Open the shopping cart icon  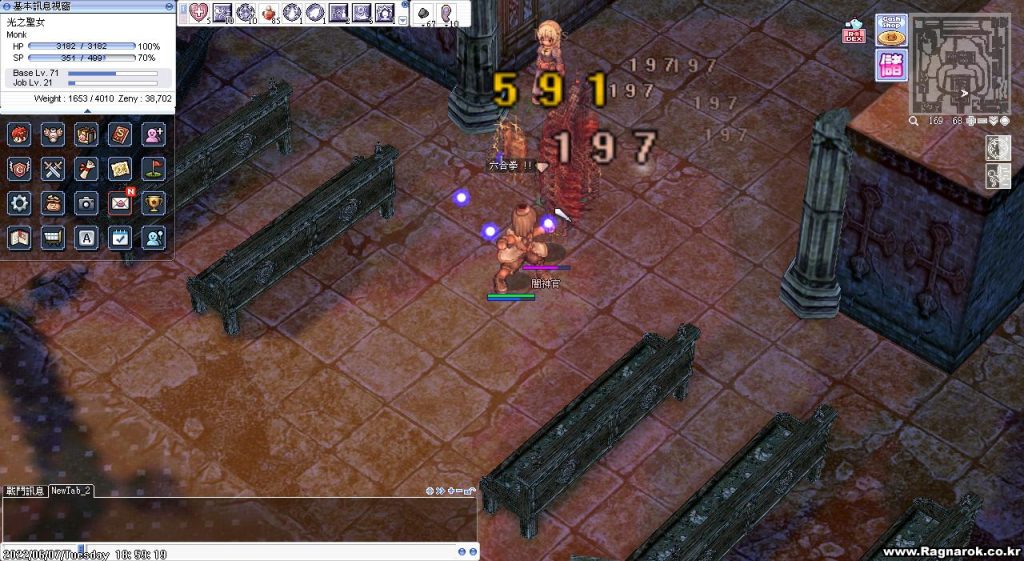point(53,237)
